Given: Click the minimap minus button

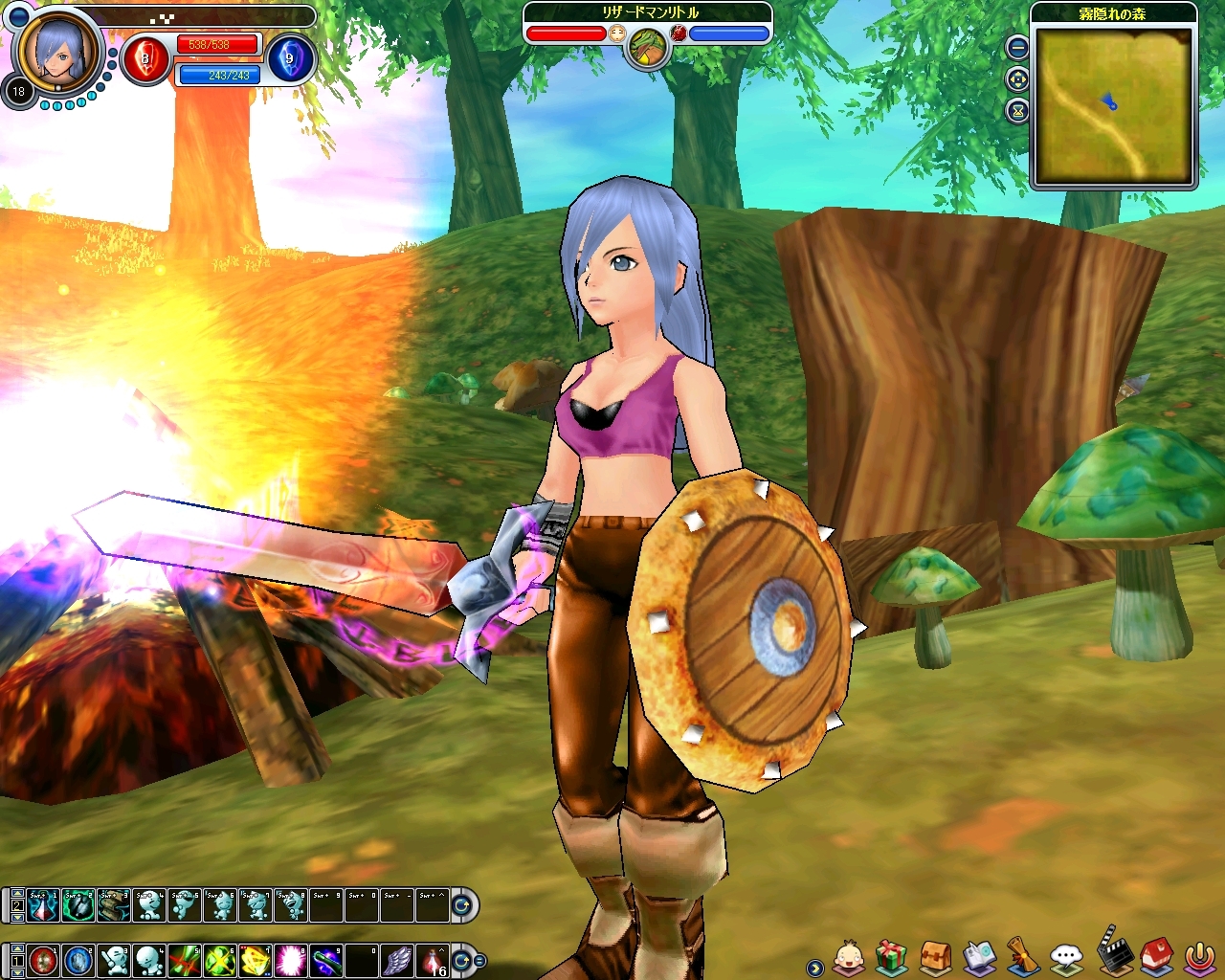Looking at the screenshot, I should (1017, 47).
